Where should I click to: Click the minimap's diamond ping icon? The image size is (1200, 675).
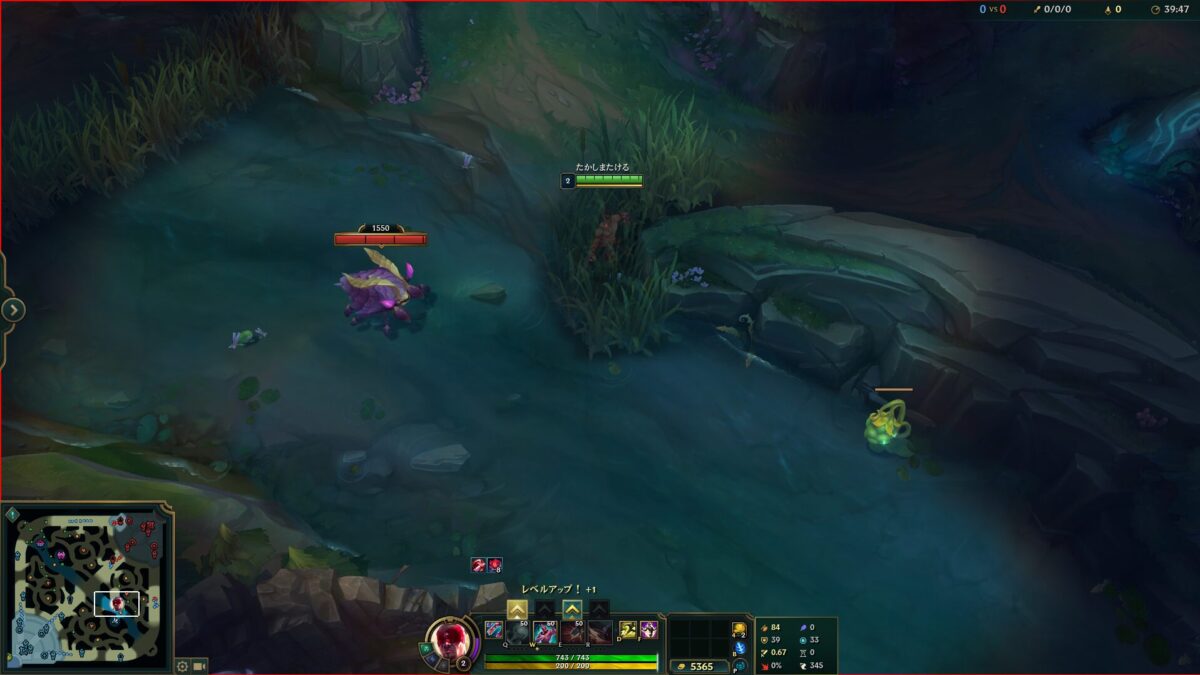[x=12, y=514]
